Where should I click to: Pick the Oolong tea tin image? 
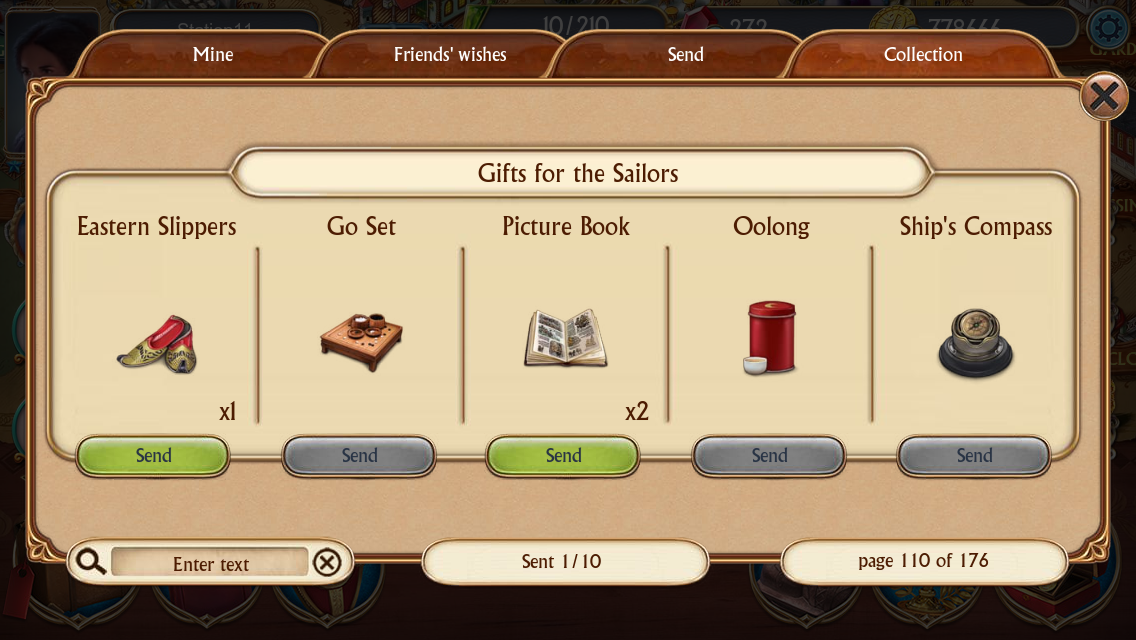pos(770,338)
